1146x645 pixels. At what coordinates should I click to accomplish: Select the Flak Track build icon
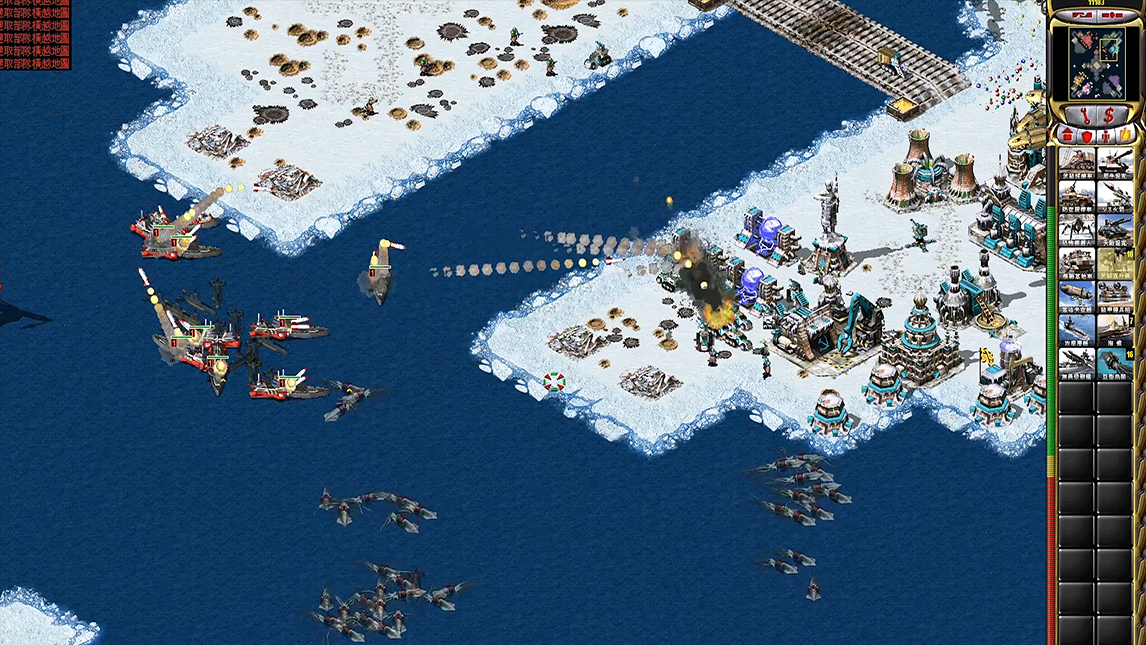pos(1077,194)
